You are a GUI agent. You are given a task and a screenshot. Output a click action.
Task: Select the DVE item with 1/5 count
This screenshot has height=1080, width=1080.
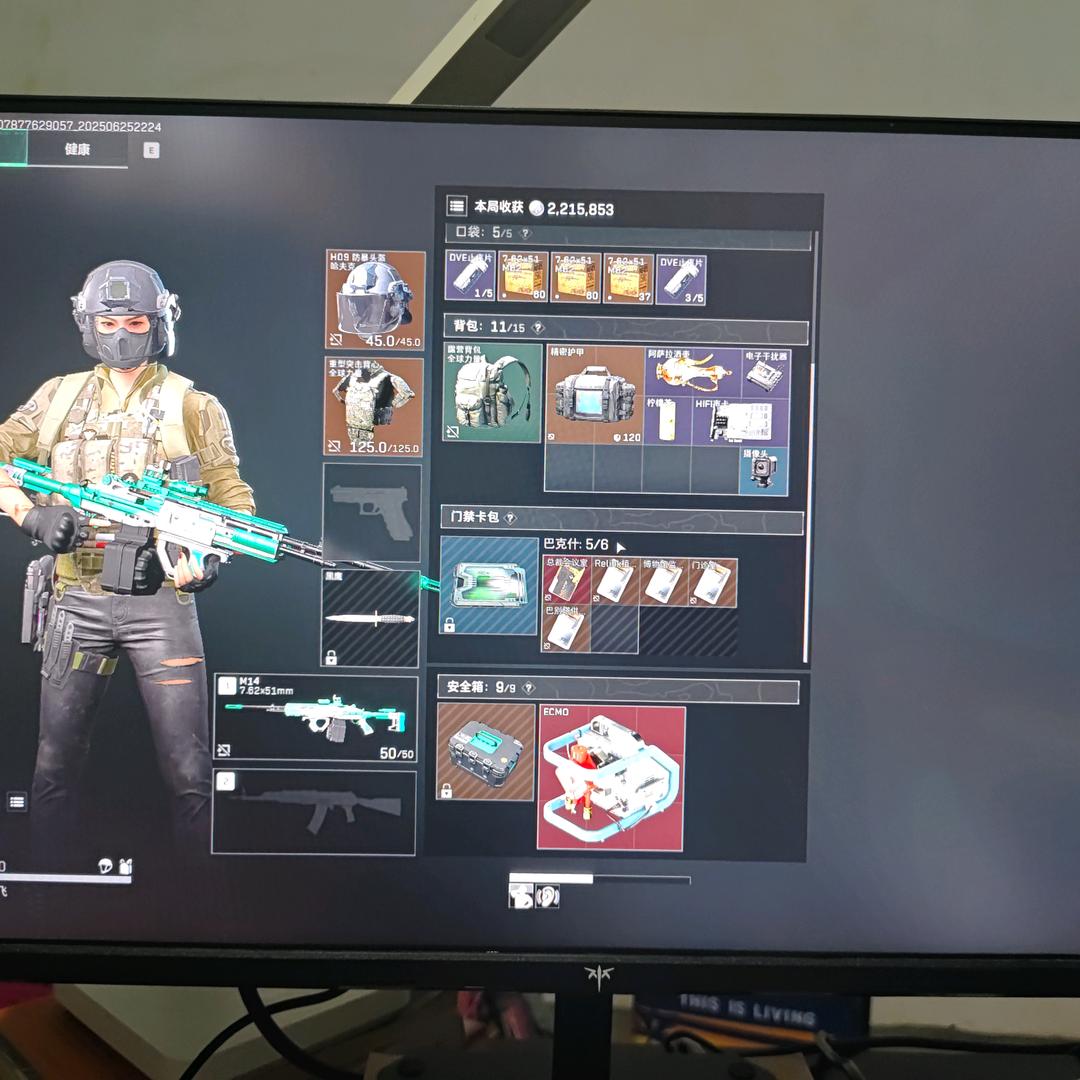(470, 277)
